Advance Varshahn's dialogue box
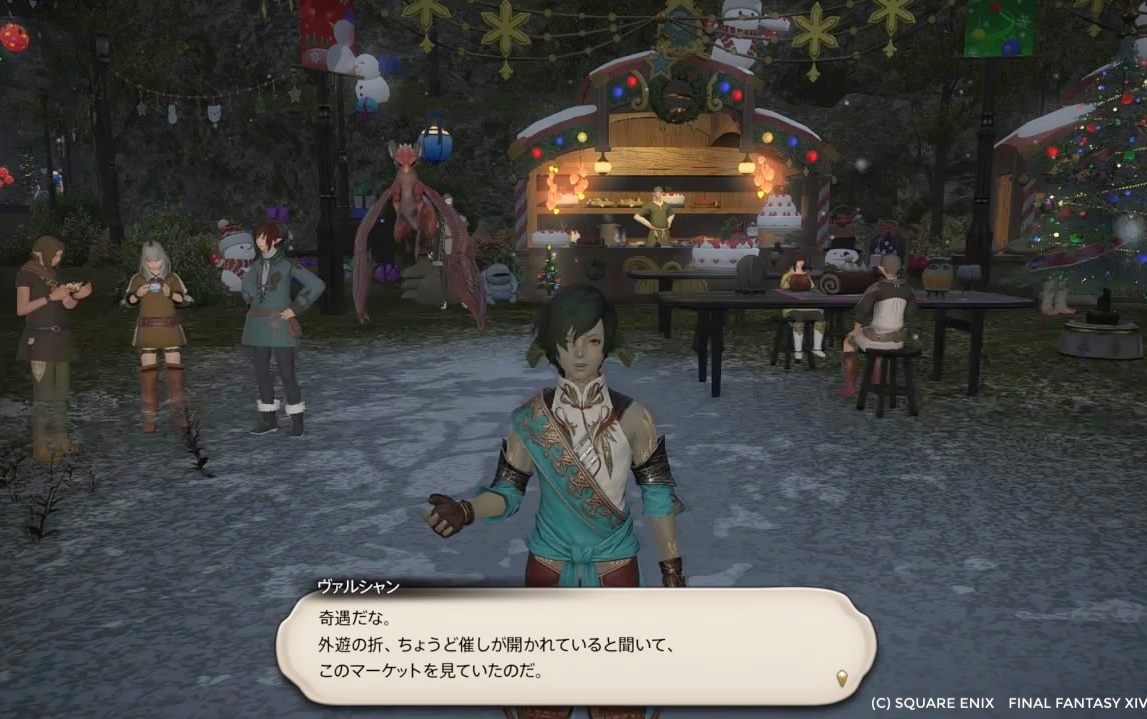Viewport: 1147px width, 719px height. [x=574, y=645]
